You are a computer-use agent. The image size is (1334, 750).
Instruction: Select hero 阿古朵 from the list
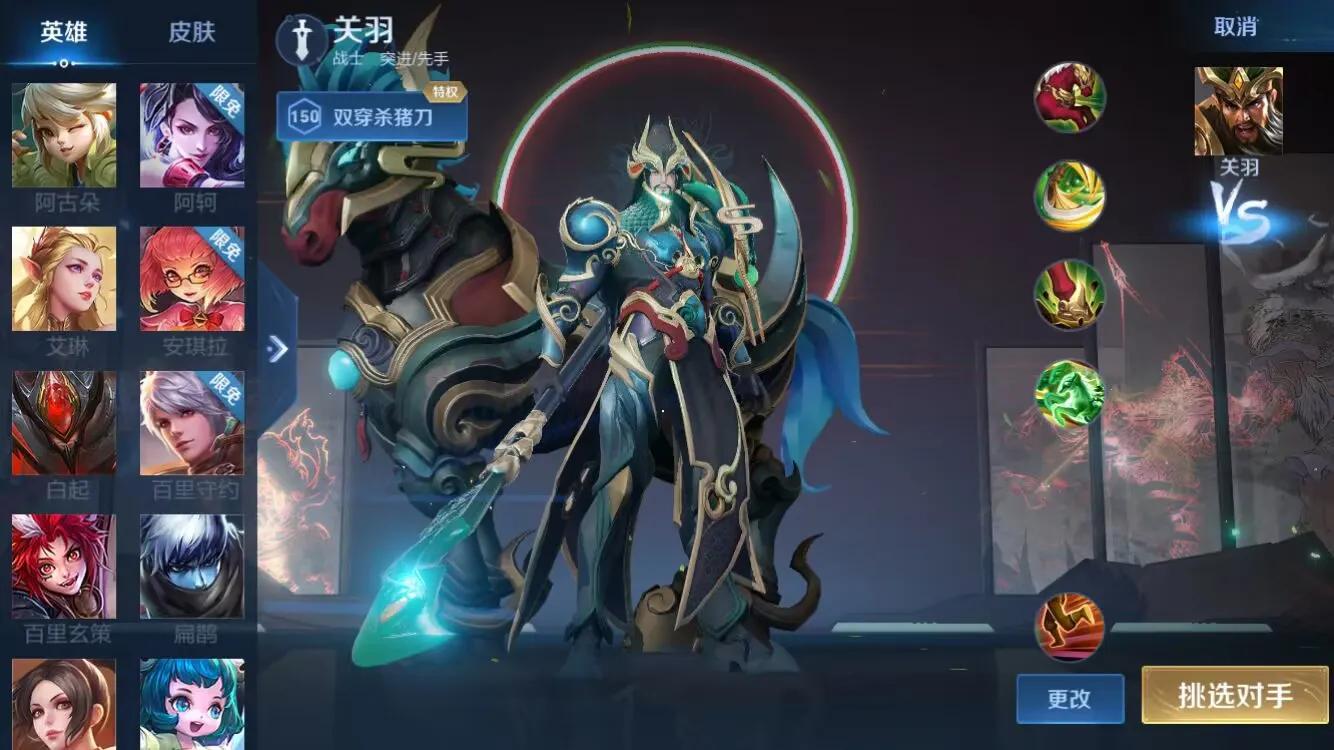pyautogui.click(x=63, y=135)
